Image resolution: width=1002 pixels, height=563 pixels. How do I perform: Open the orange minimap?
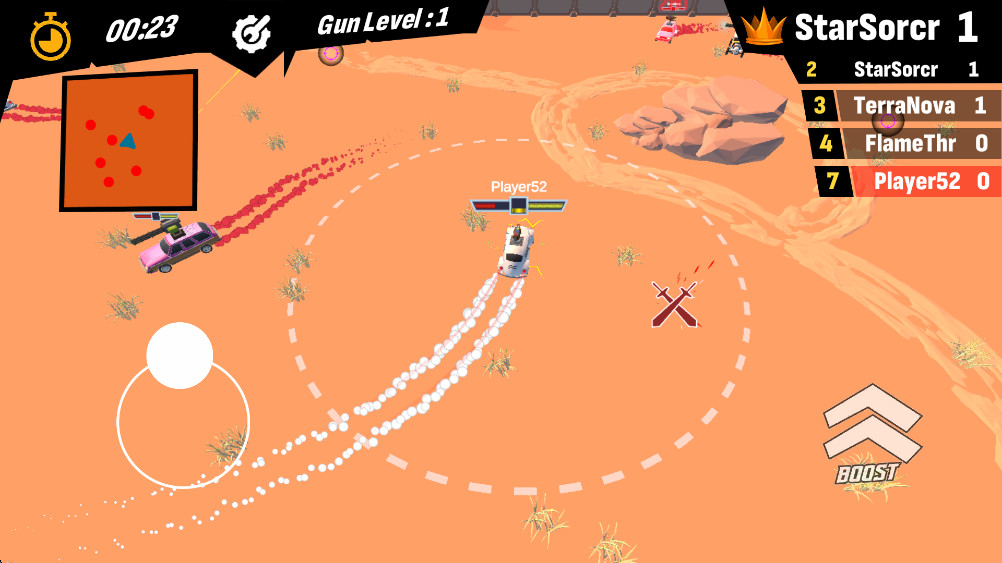(x=129, y=139)
